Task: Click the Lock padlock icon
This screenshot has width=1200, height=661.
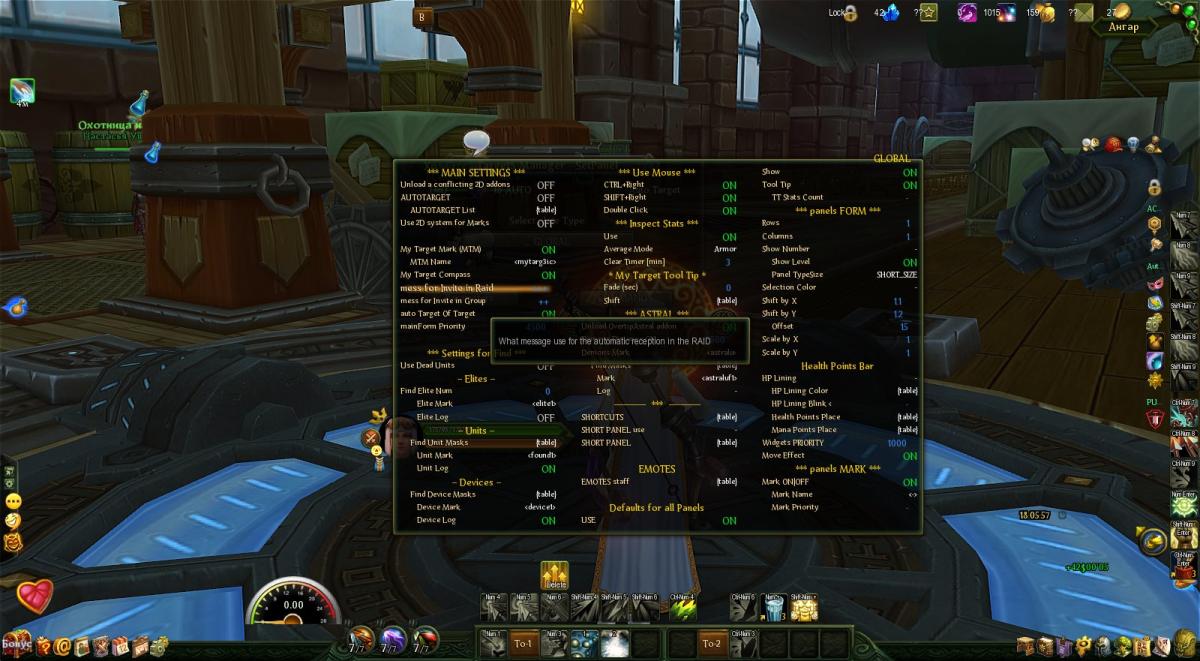Action: (x=850, y=14)
